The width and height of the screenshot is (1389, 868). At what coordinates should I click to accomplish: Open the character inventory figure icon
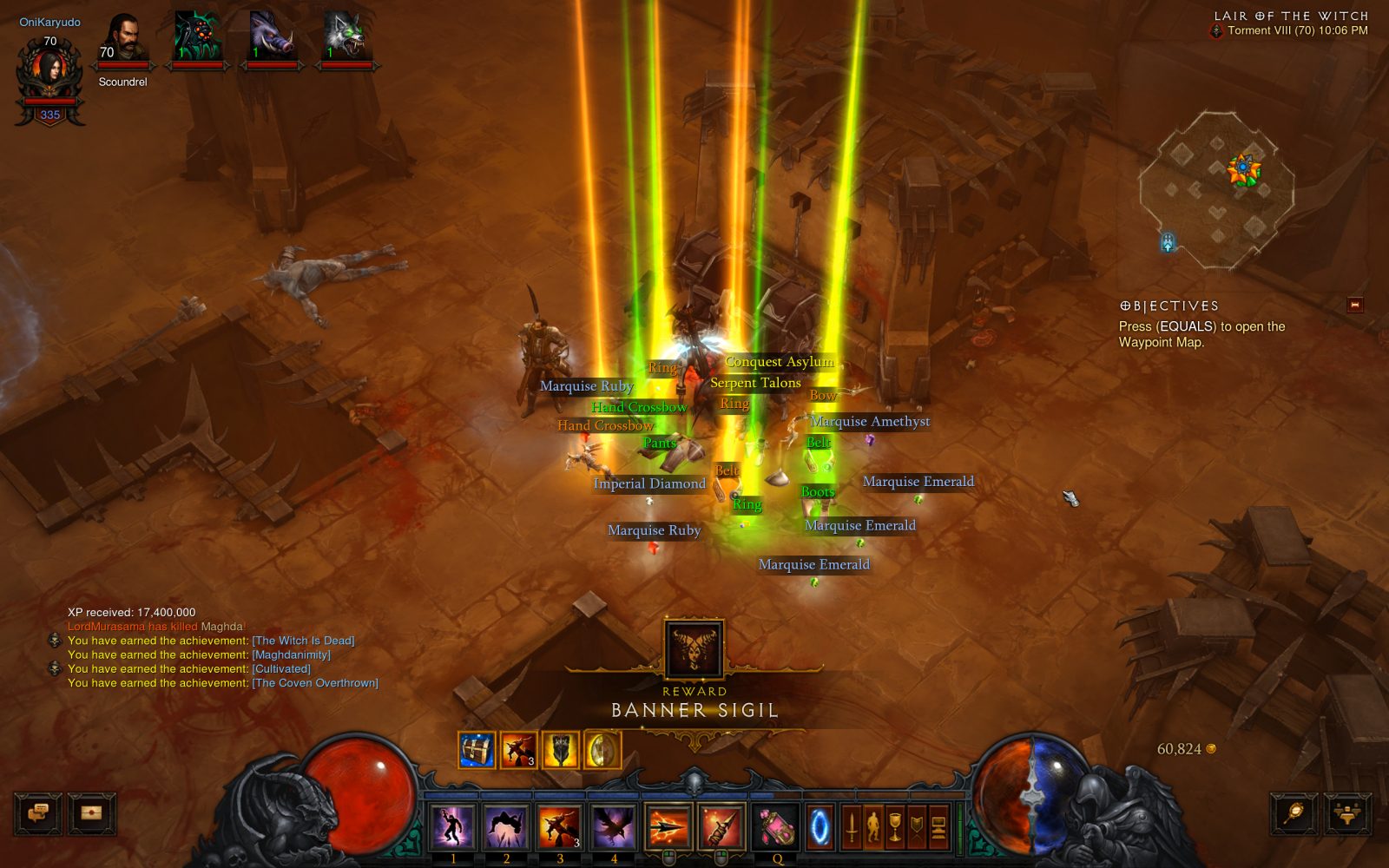(x=873, y=827)
